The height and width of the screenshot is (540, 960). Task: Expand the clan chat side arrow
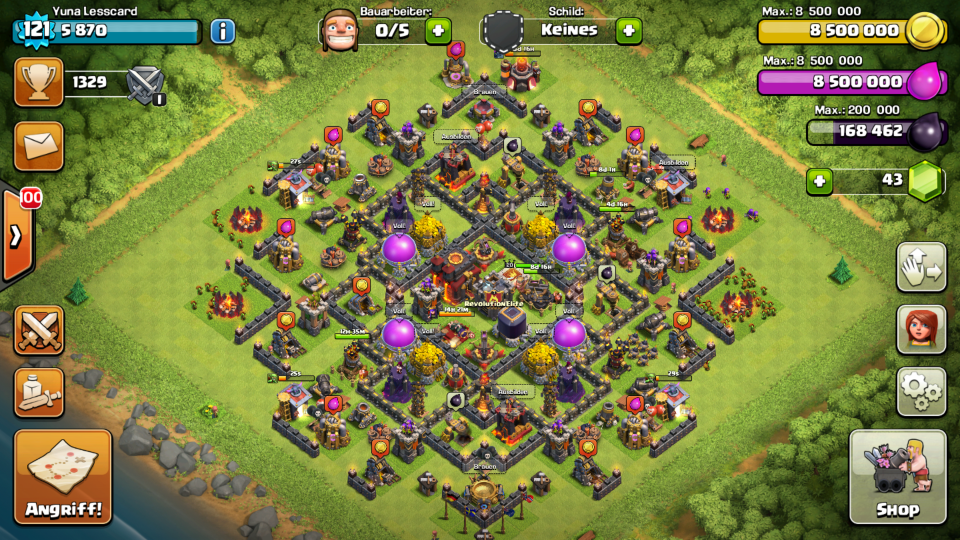17,236
